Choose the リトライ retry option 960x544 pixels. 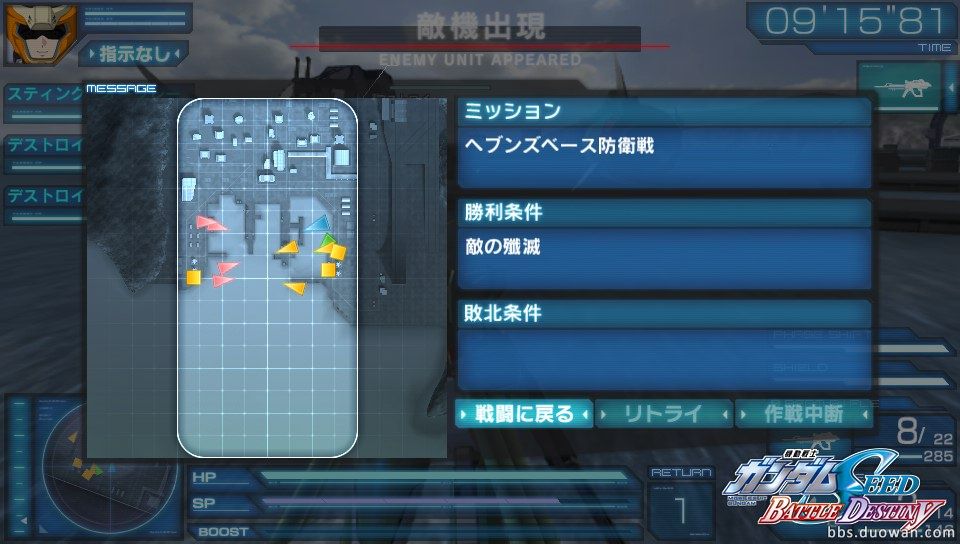663,414
